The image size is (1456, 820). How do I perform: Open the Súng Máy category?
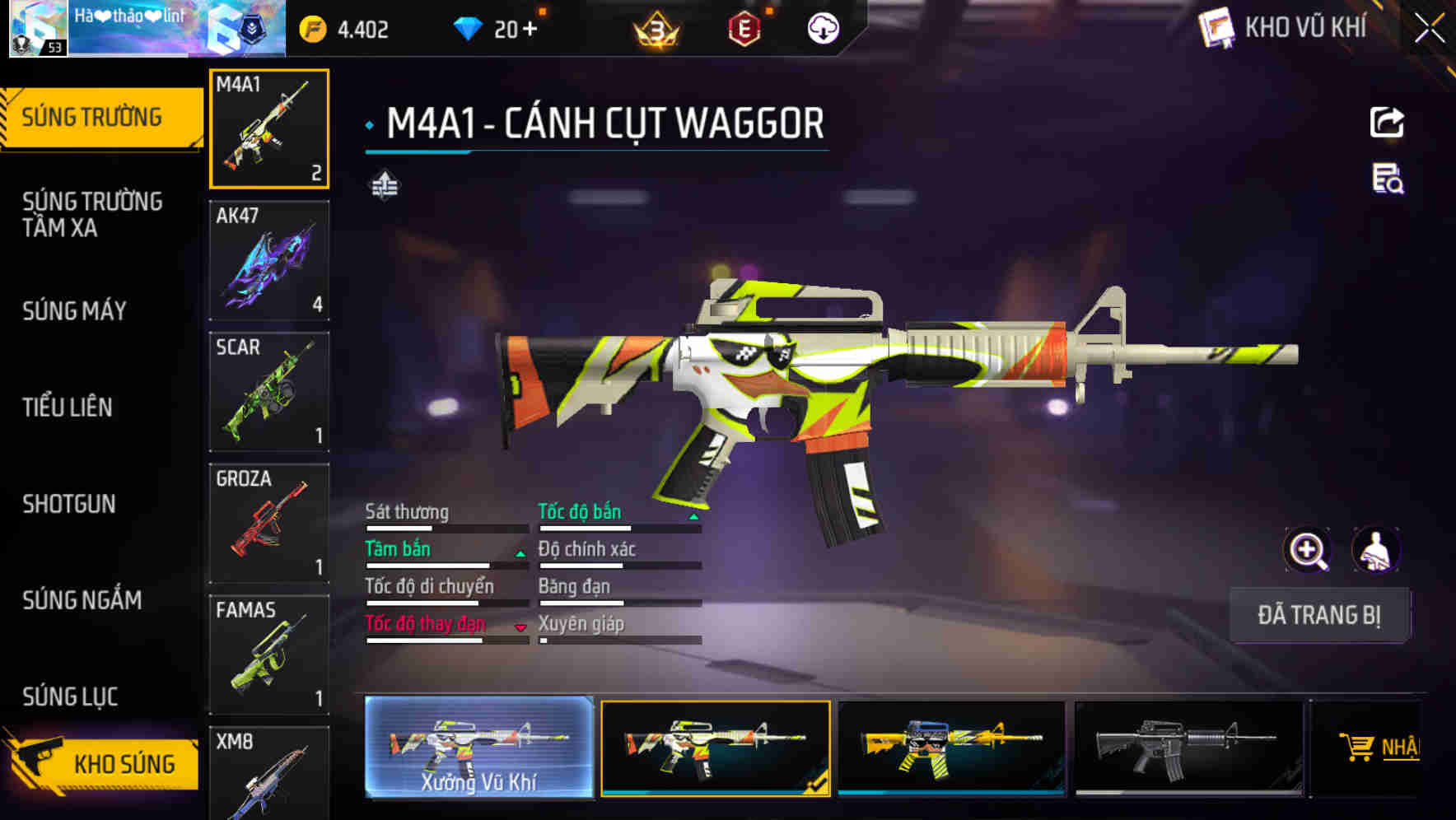pyautogui.click(x=75, y=311)
